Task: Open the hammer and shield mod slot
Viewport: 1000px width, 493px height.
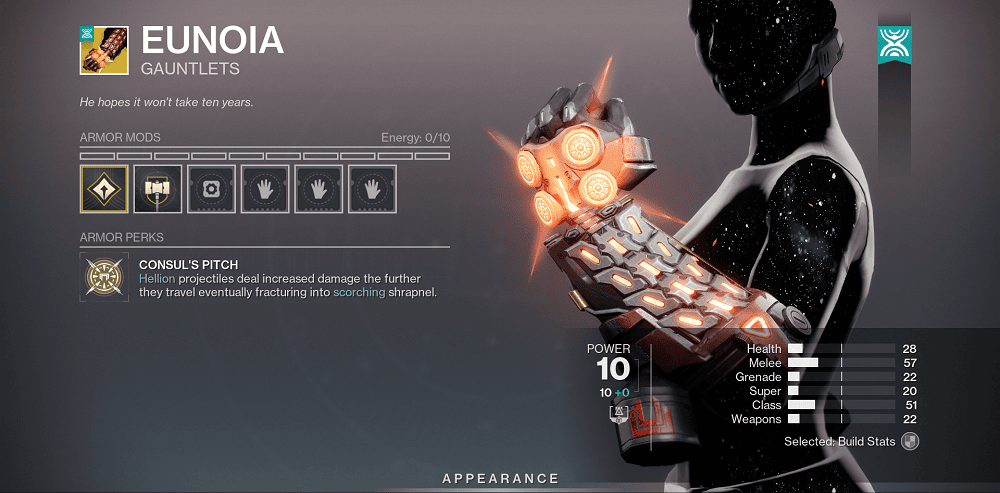Action: click(157, 189)
